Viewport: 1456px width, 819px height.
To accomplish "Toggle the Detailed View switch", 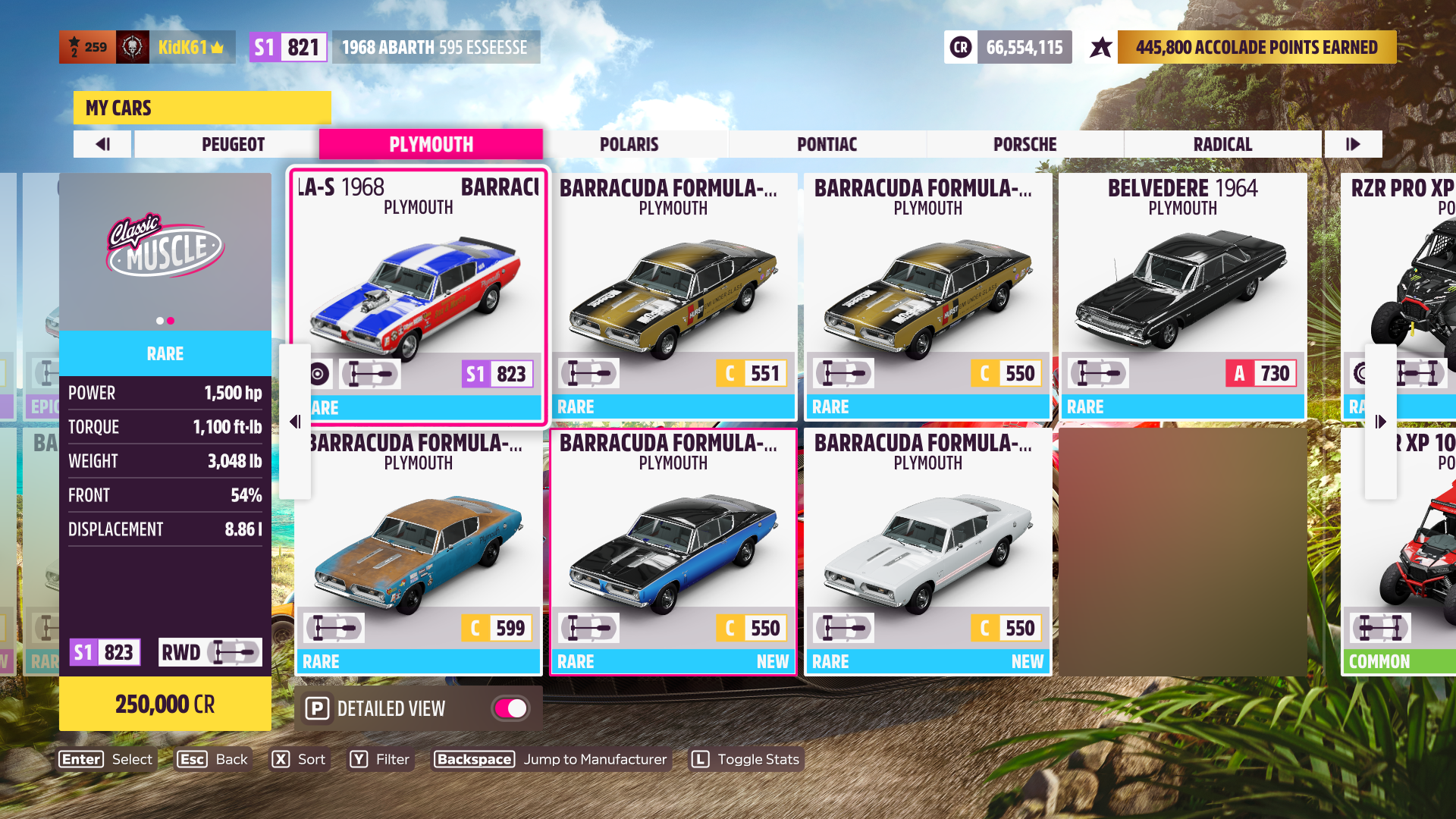I will 511,708.
